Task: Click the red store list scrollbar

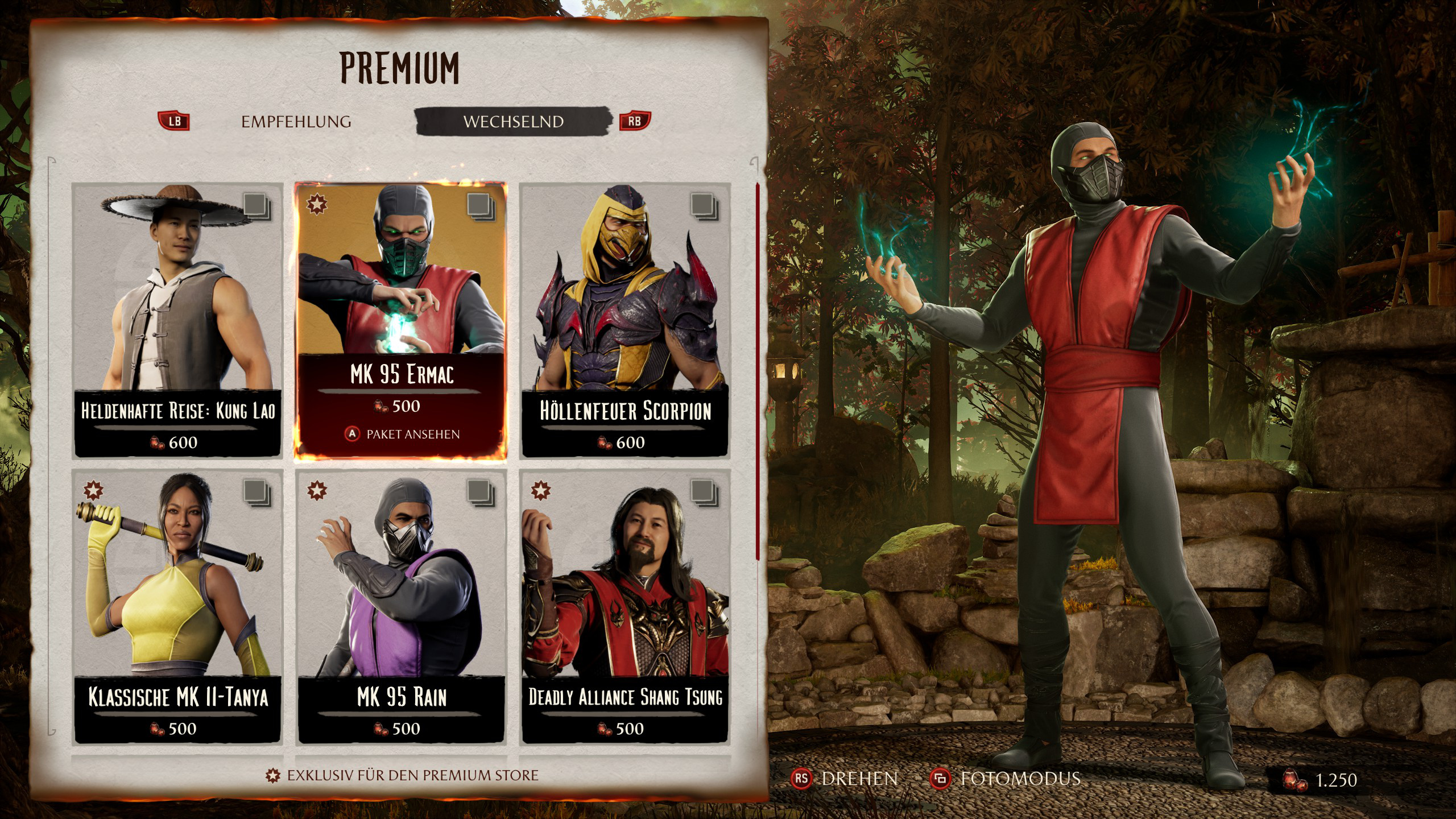Action: click(x=758, y=370)
